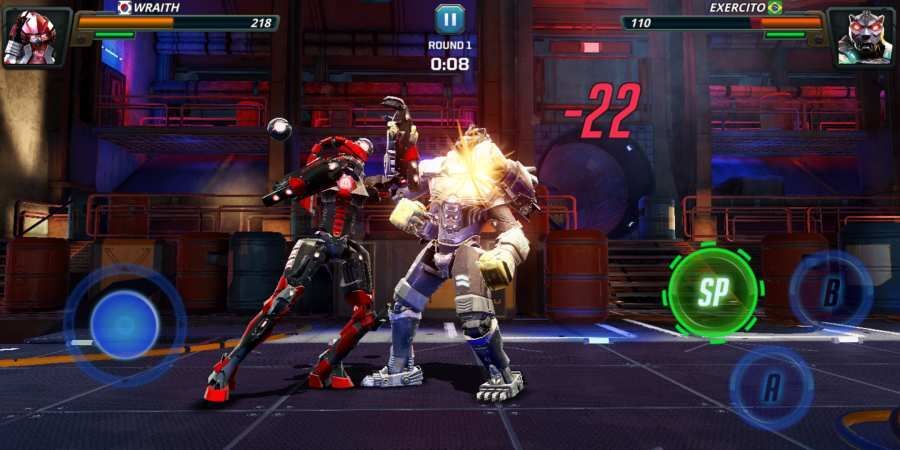Viewport: 900px width, 450px height.
Task: Touch the blue virtual joystick
Action: (x=125, y=325)
